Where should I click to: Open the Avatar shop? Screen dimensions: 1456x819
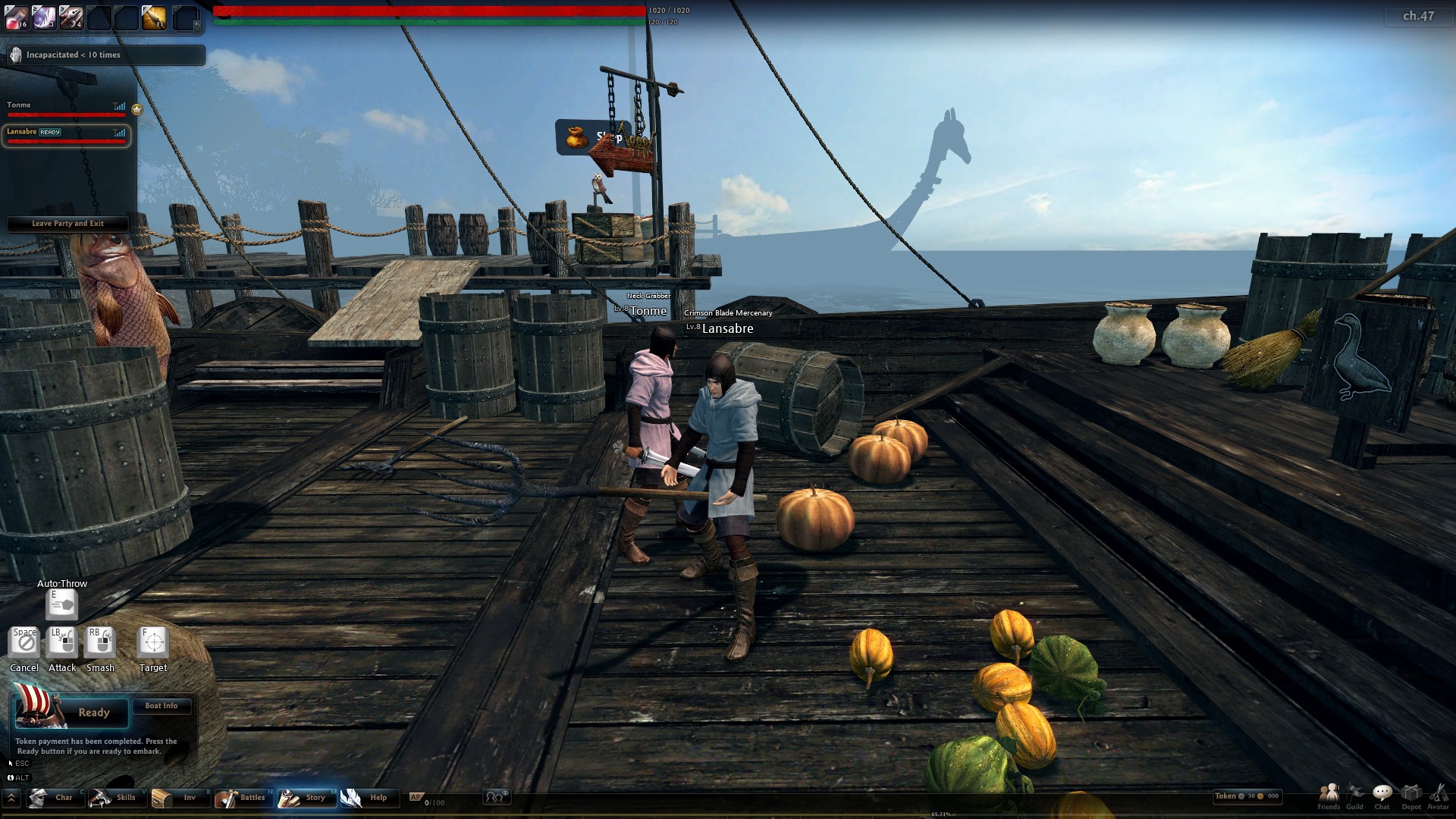point(1438,796)
